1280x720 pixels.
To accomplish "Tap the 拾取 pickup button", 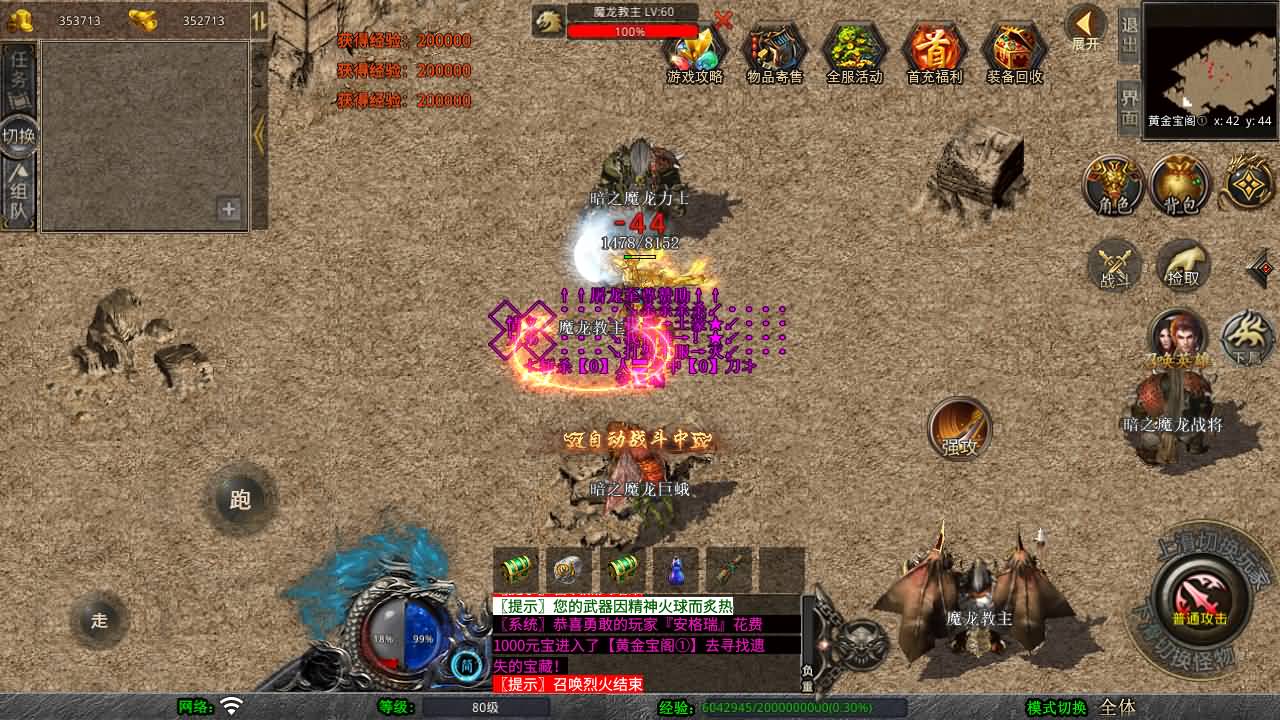I will point(1183,266).
